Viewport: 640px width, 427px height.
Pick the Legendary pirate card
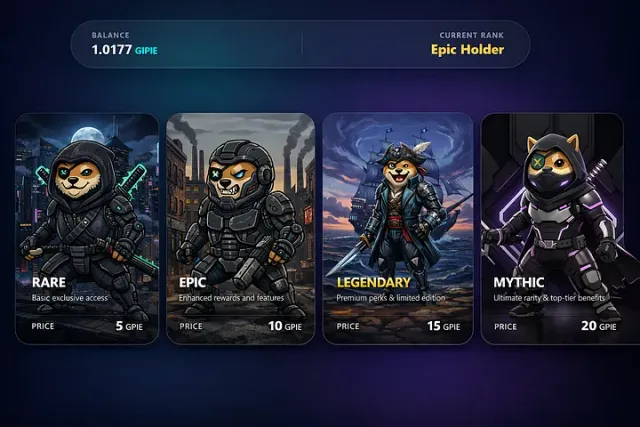tap(397, 228)
